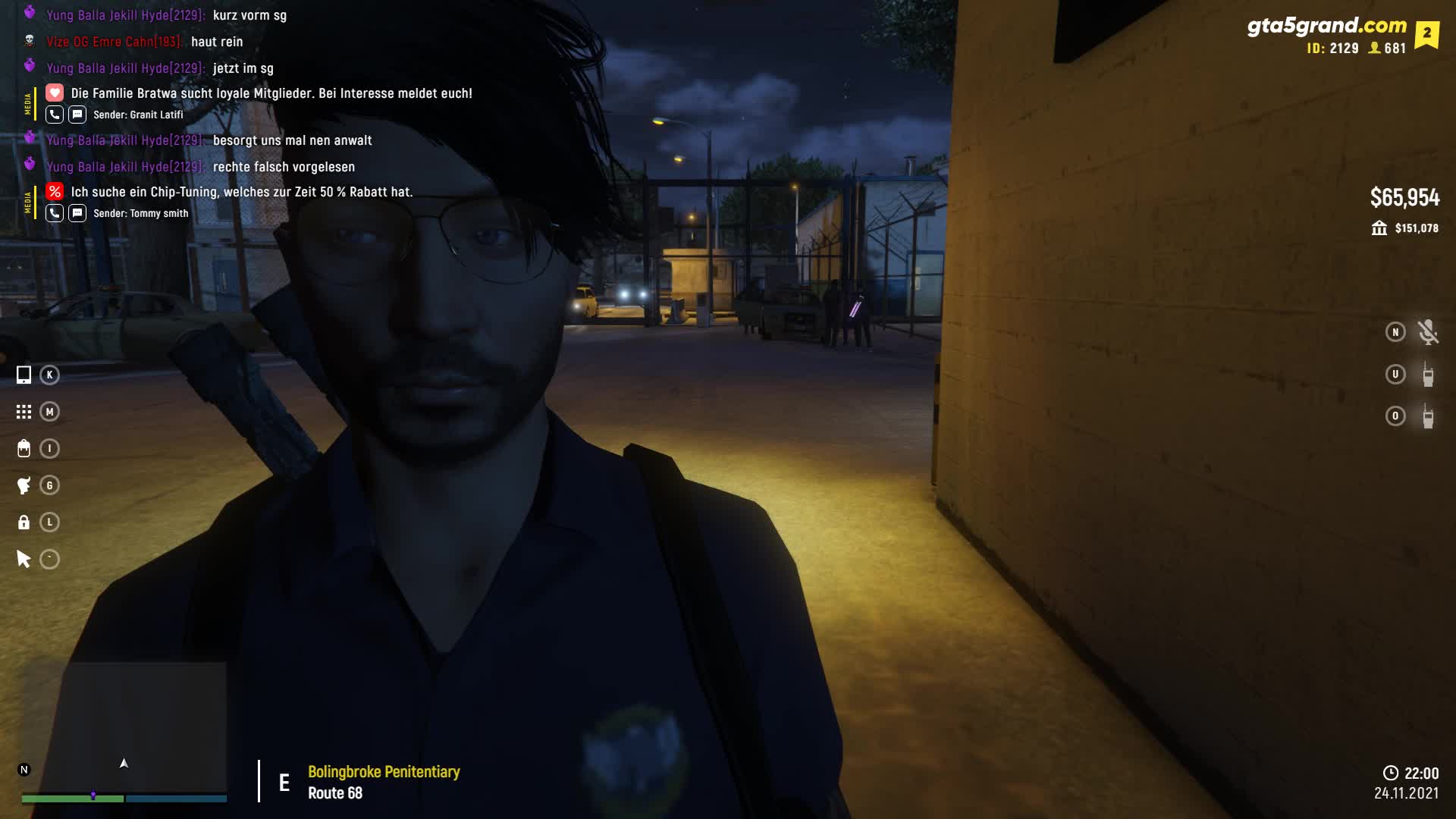The image size is (1456, 819).
Task: Activate the mouse cursor icon
Action: [24, 560]
